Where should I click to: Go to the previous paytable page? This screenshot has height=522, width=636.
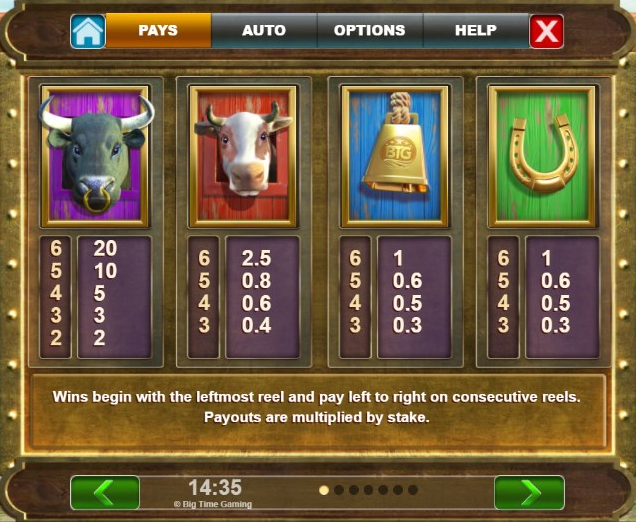click(x=105, y=492)
